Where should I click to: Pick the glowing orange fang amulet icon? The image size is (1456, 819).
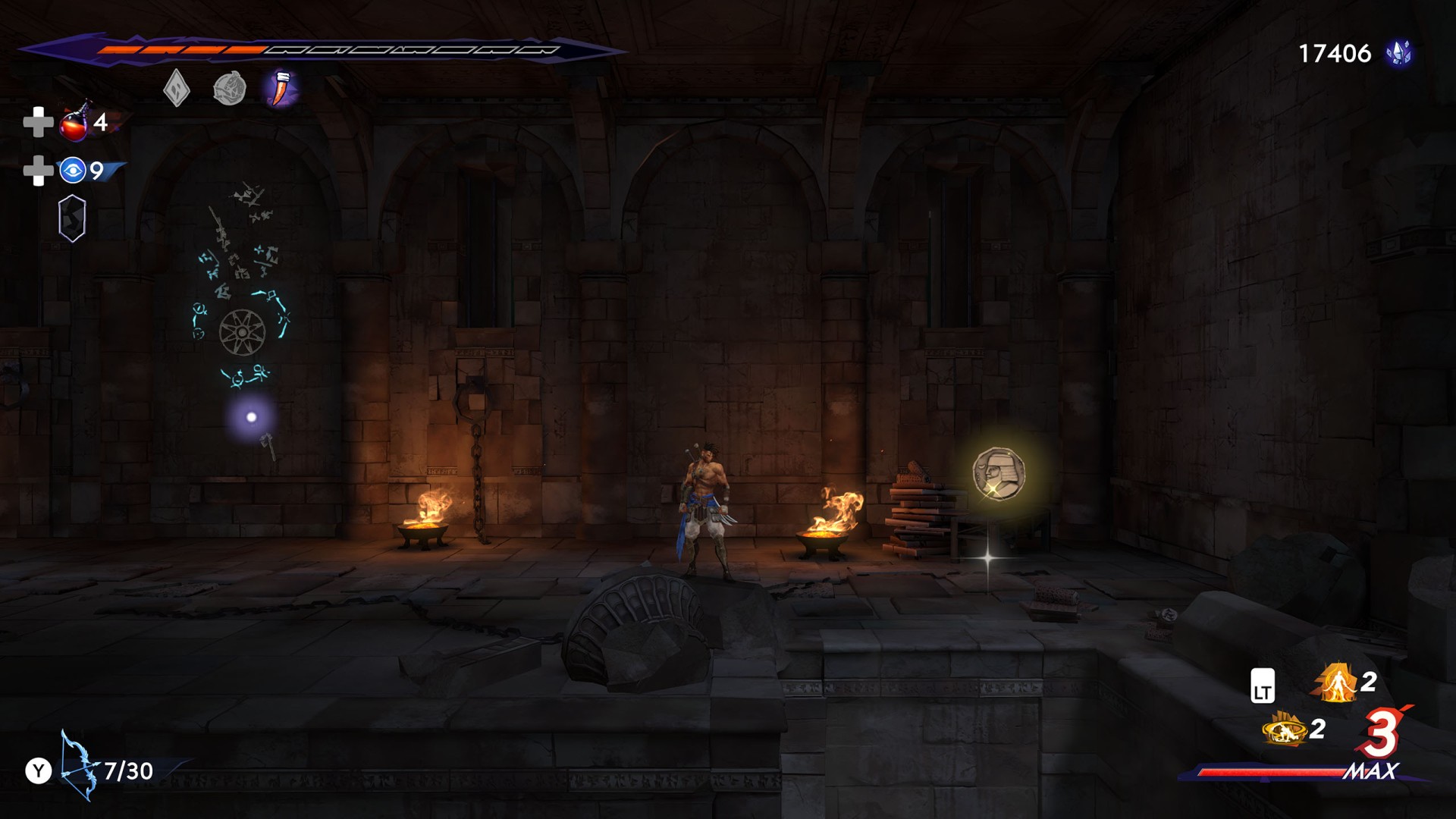coord(281,89)
